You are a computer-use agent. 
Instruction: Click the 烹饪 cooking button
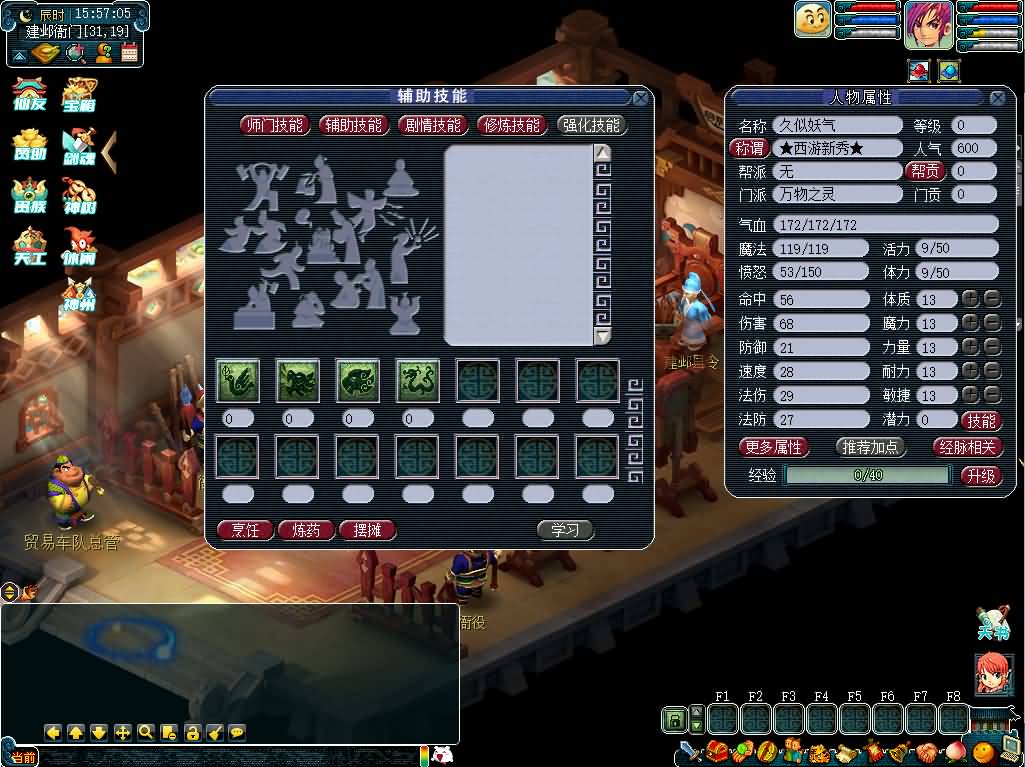click(x=245, y=530)
